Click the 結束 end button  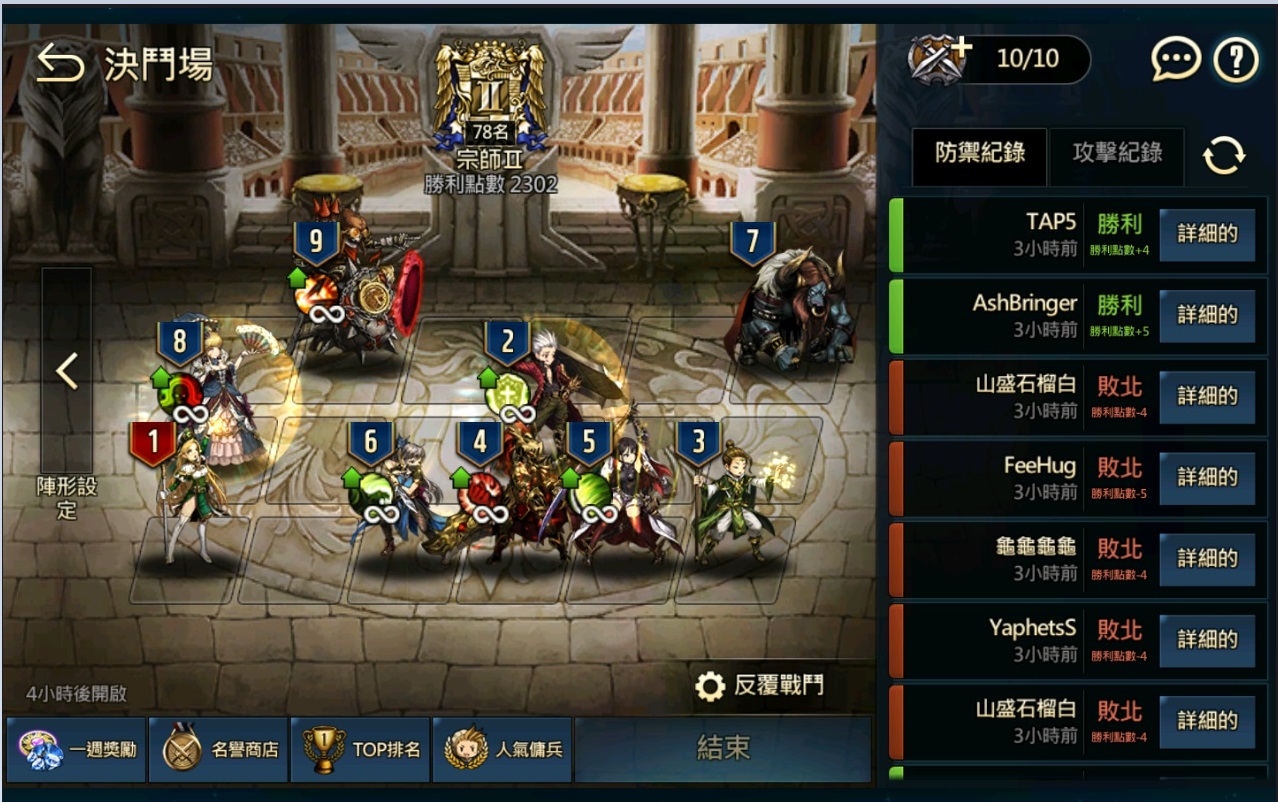(723, 749)
